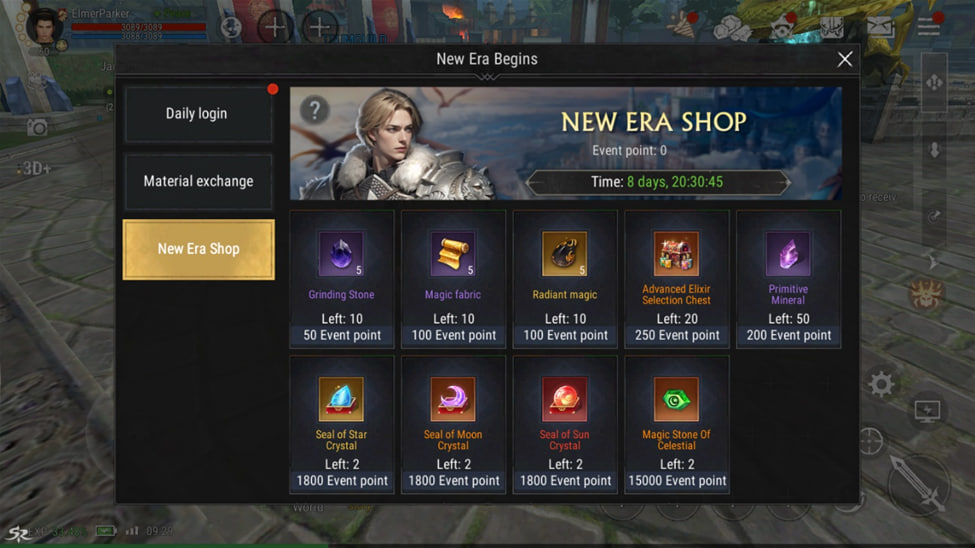Switch to the Daily login tab

click(x=197, y=114)
